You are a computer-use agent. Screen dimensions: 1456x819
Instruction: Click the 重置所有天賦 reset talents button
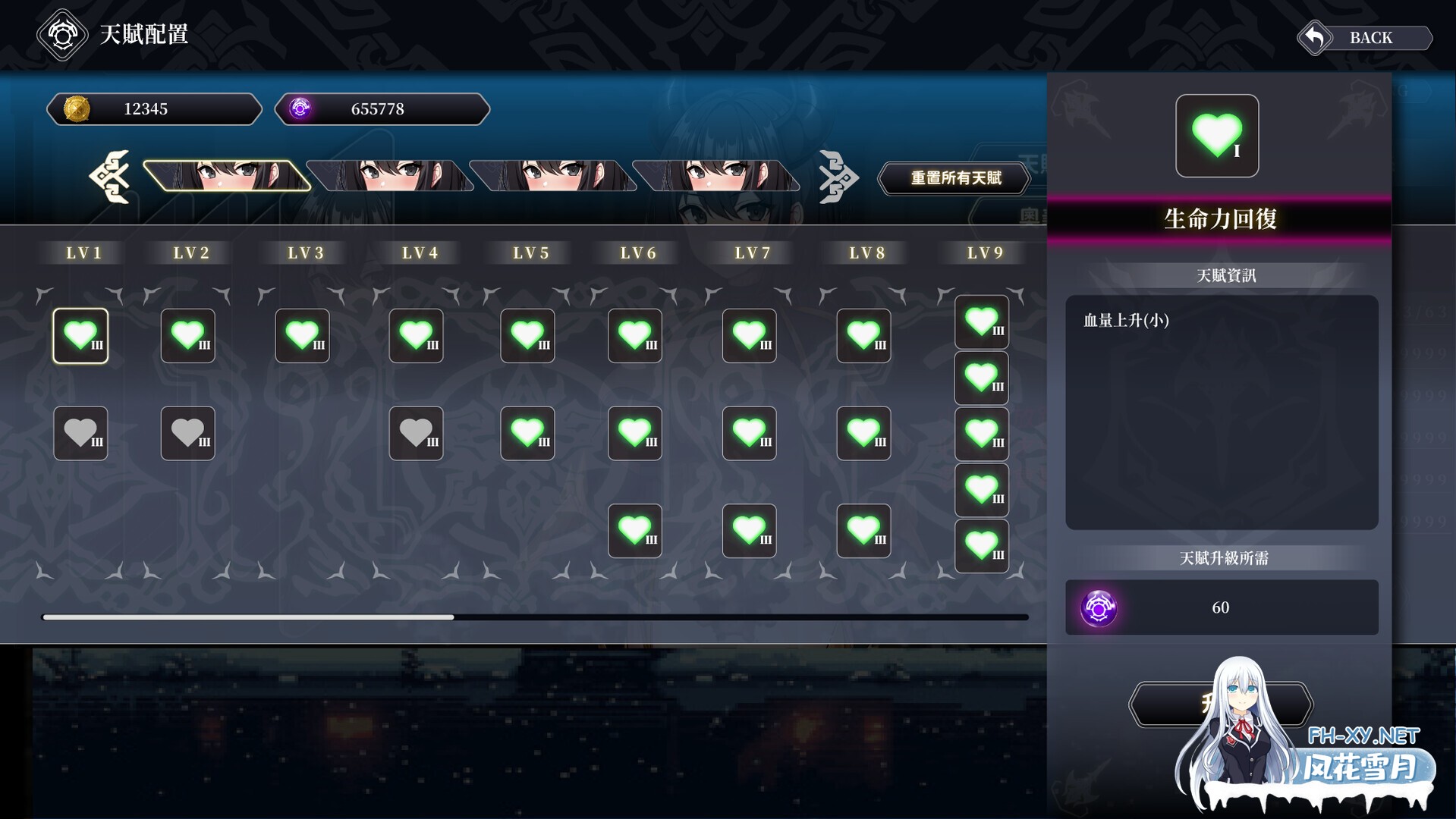click(x=953, y=178)
